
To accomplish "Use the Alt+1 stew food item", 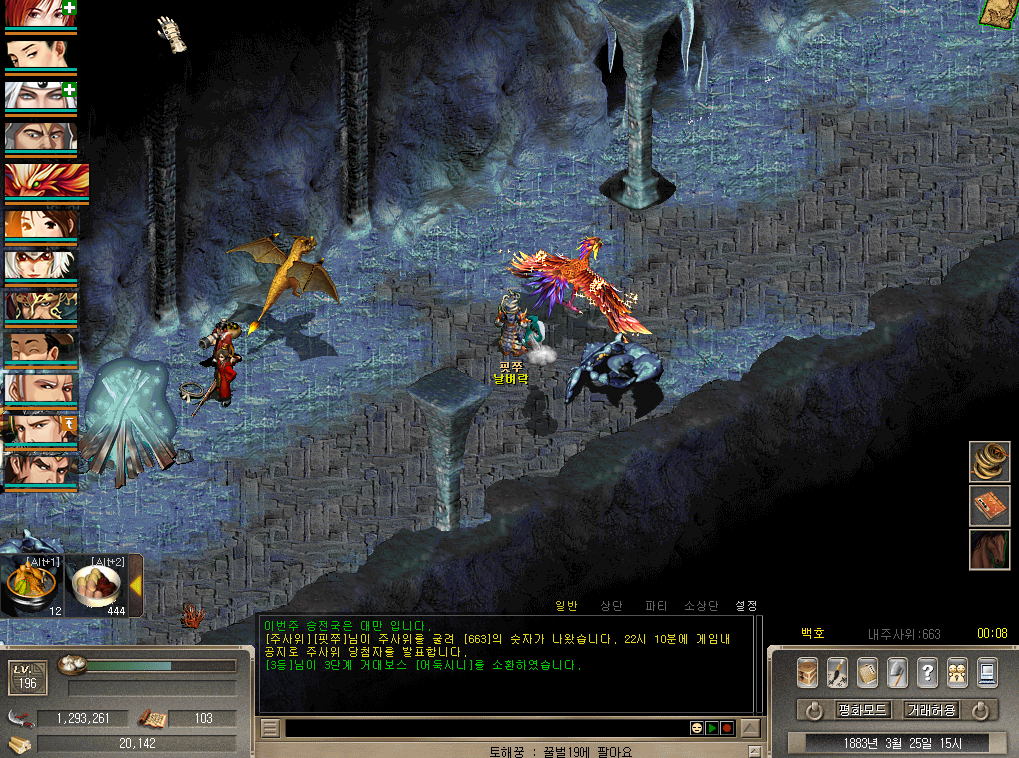I will (31, 586).
